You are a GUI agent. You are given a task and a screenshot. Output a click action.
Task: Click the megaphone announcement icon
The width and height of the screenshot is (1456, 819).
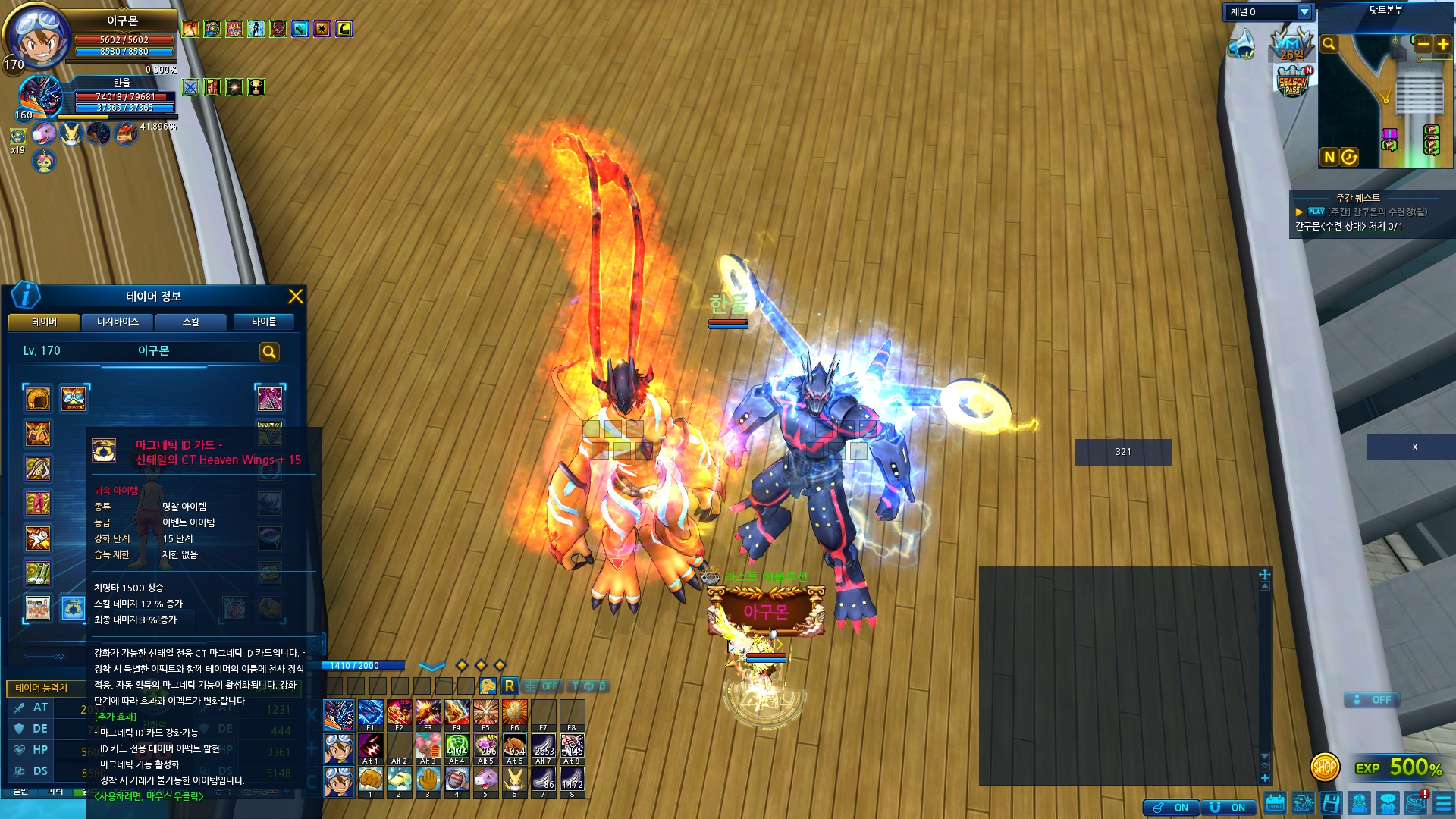pyautogui.click(x=1241, y=44)
